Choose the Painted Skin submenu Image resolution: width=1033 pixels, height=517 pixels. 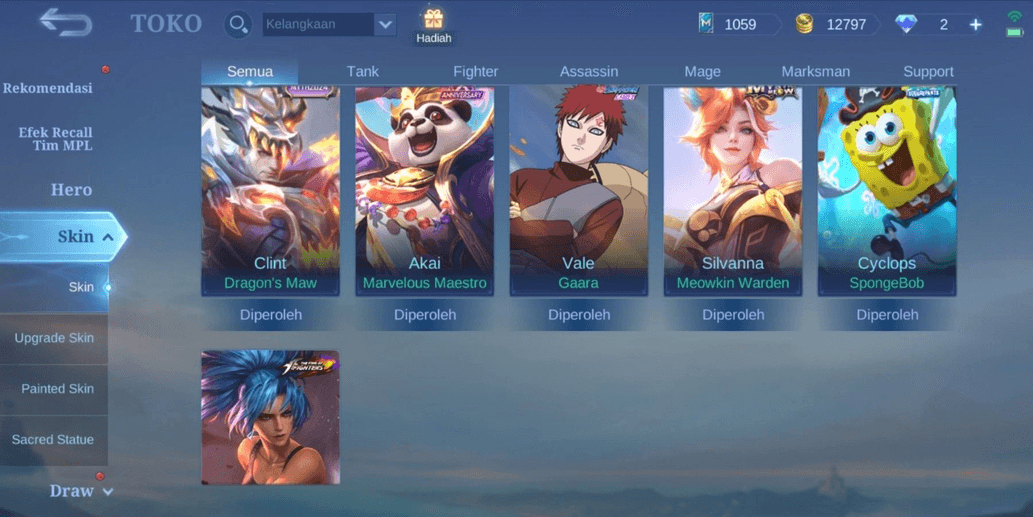pyautogui.click(x=57, y=389)
